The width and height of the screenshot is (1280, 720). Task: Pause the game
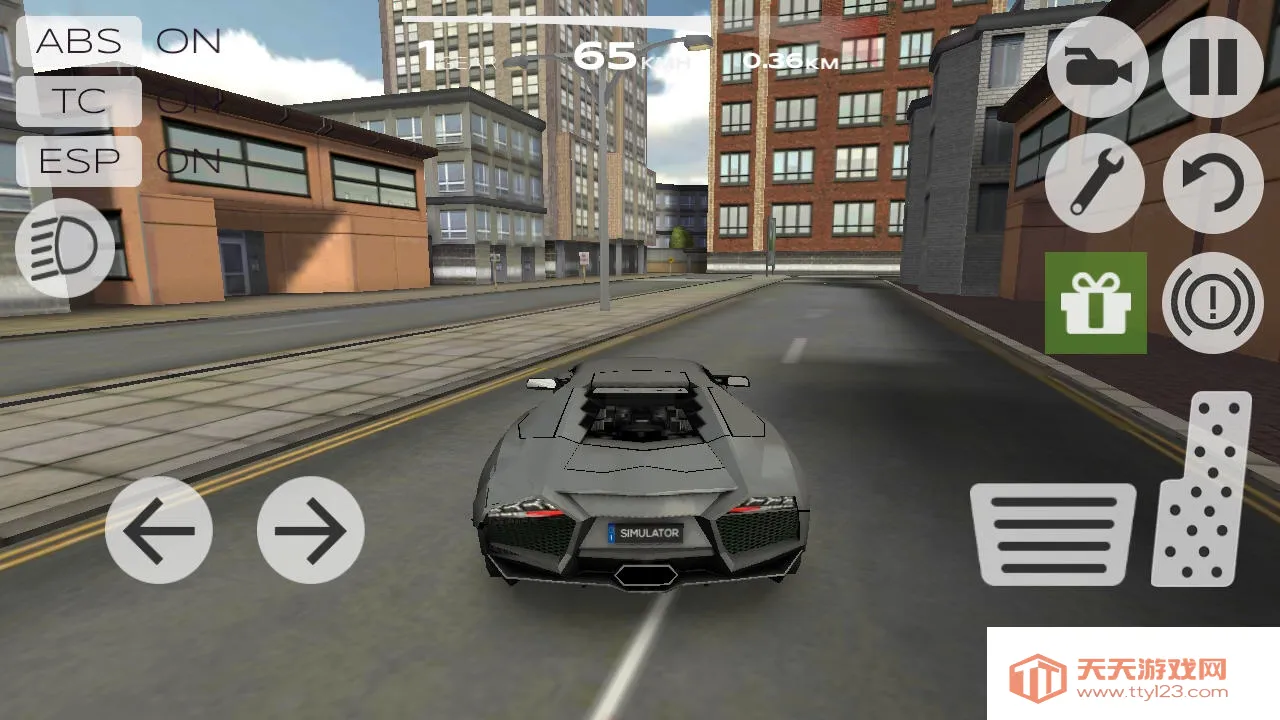point(1211,70)
